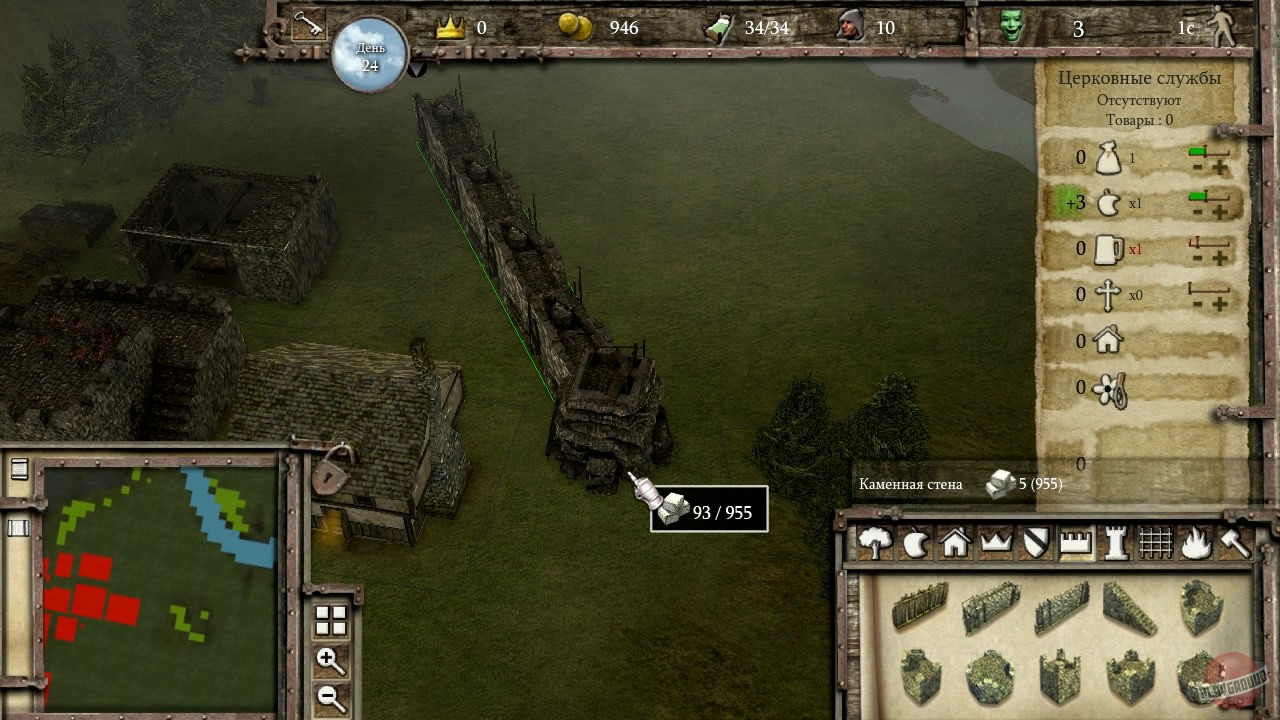Open the tree category in the build bar
The height and width of the screenshot is (720, 1280).
[876, 543]
